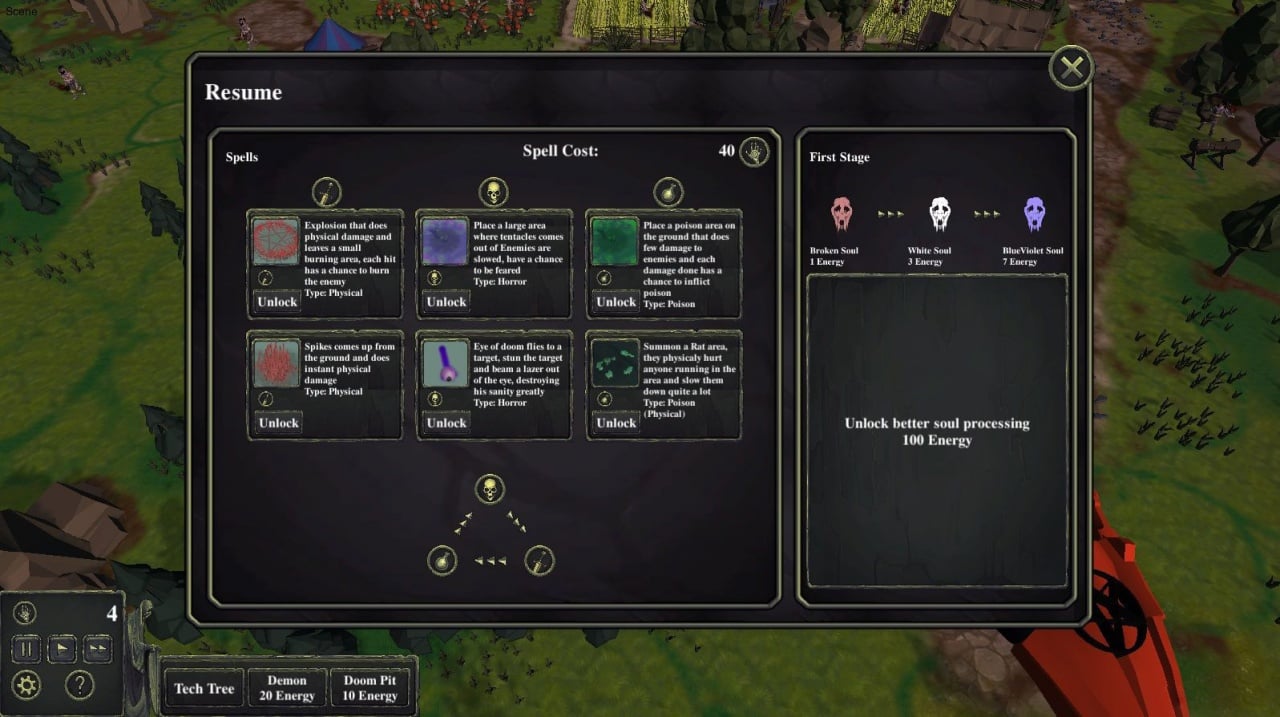This screenshot has width=1280, height=717.
Task: Buy the Demon for 20 Energy
Action: (x=287, y=688)
